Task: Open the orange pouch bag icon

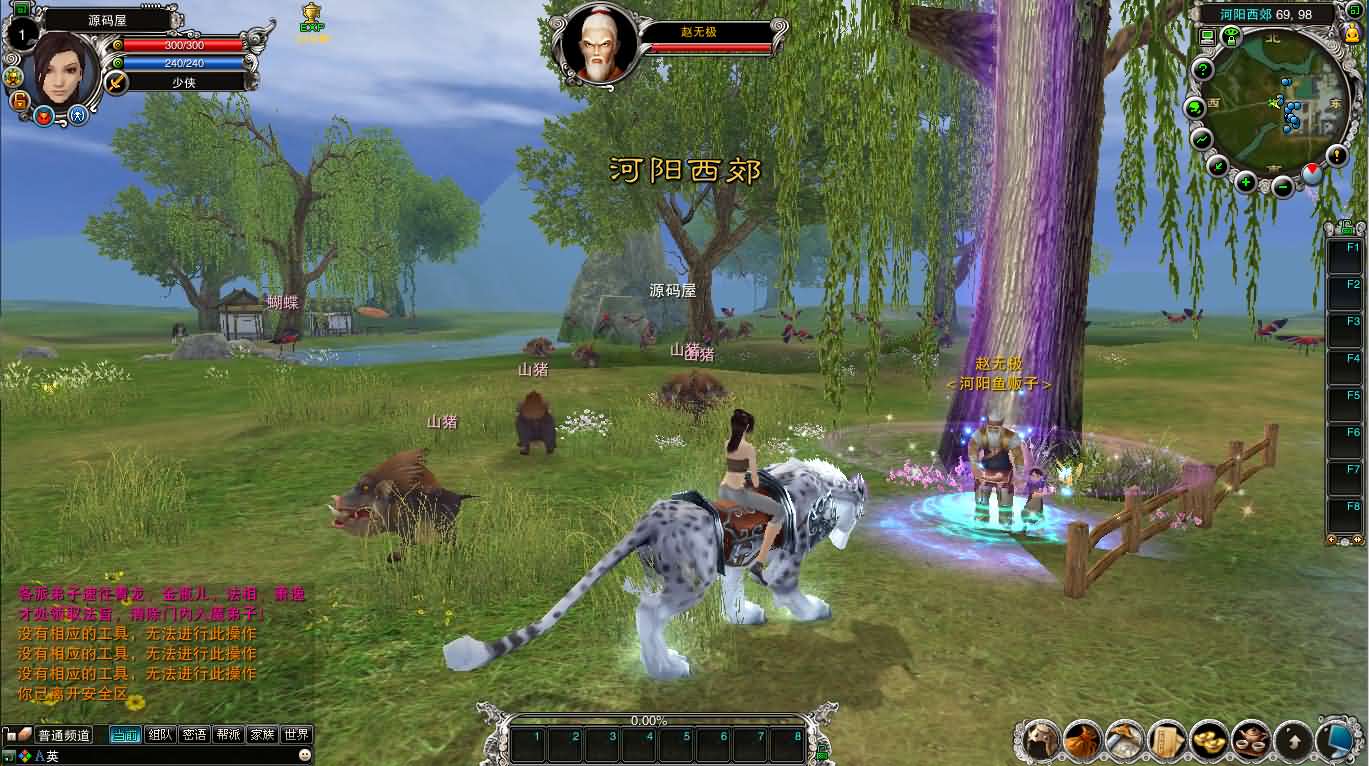Action: [x=1082, y=740]
